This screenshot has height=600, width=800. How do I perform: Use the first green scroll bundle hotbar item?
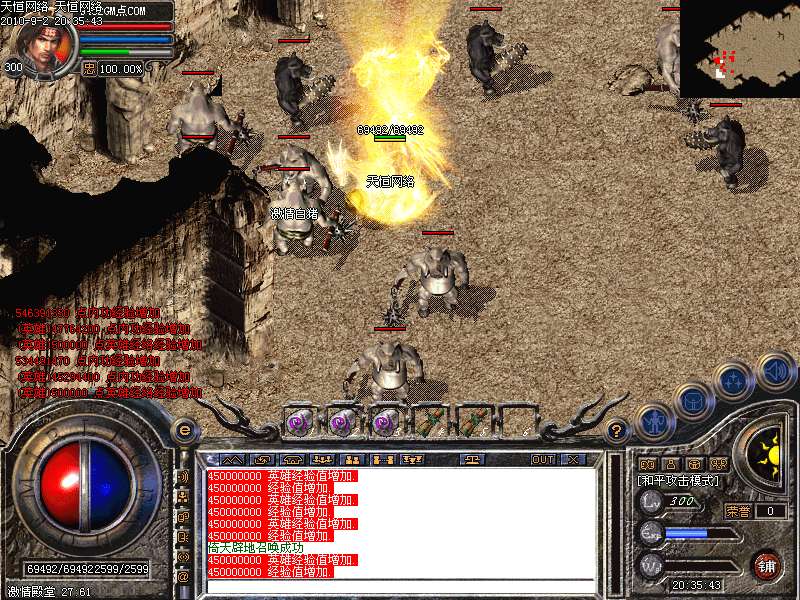[430, 422]
